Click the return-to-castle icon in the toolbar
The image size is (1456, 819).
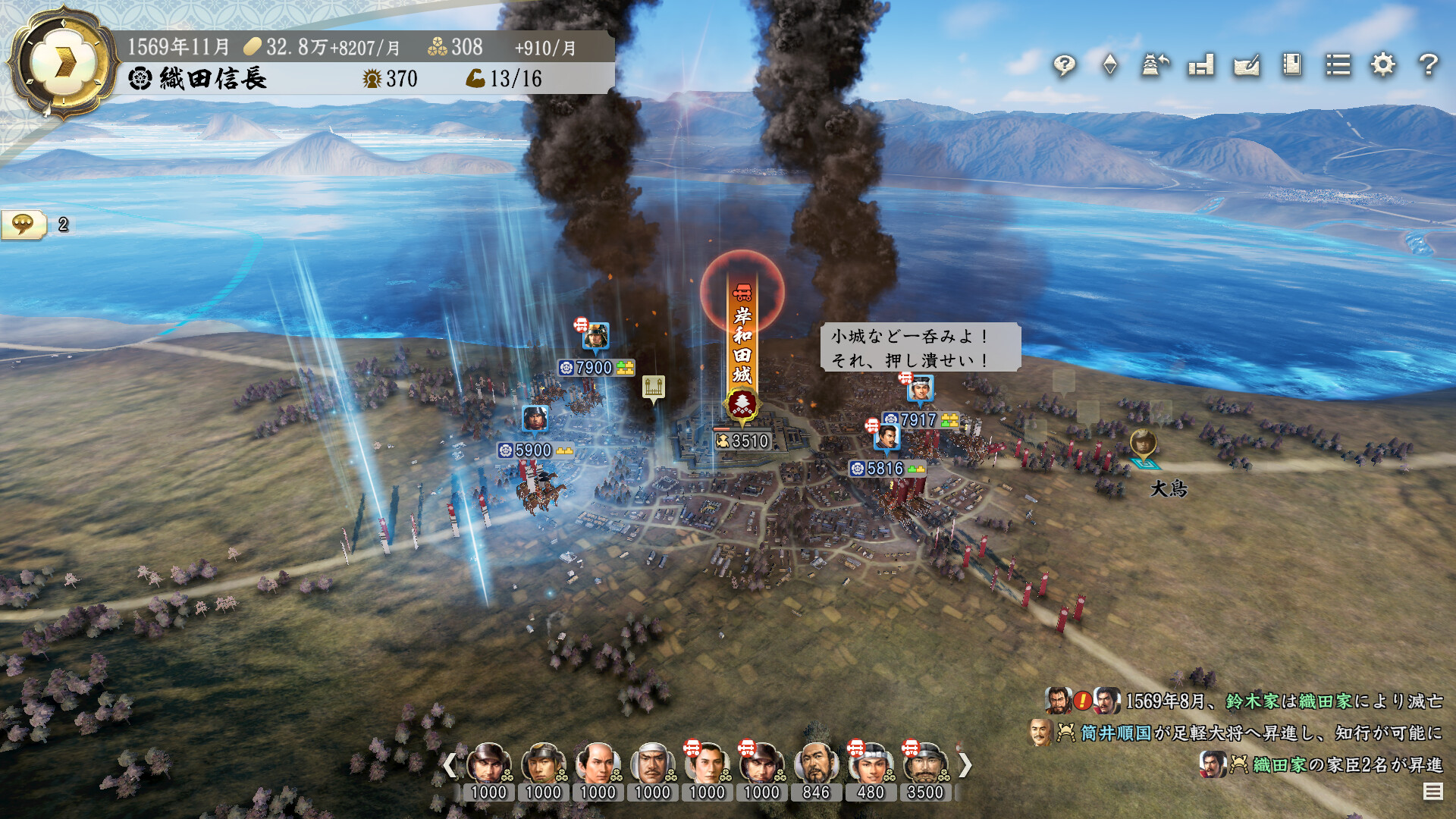[x=1153, y=67]
